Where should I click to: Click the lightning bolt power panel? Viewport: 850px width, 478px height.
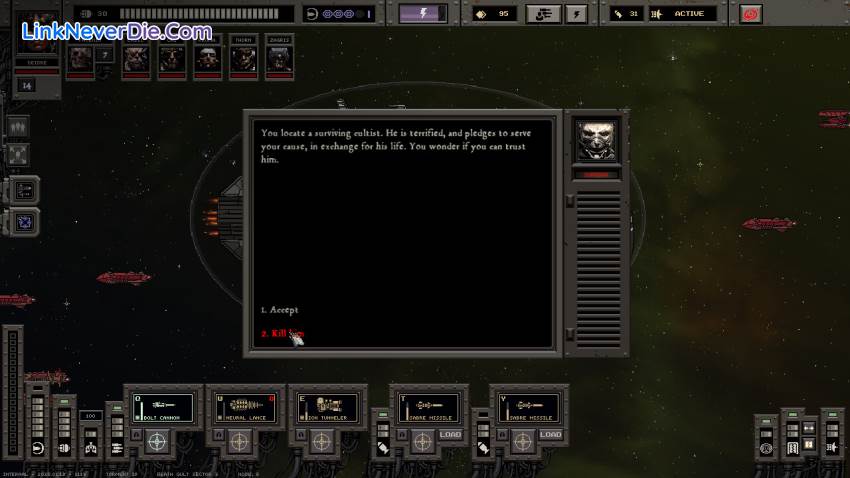pyautogui.click(x=423, y=14)
